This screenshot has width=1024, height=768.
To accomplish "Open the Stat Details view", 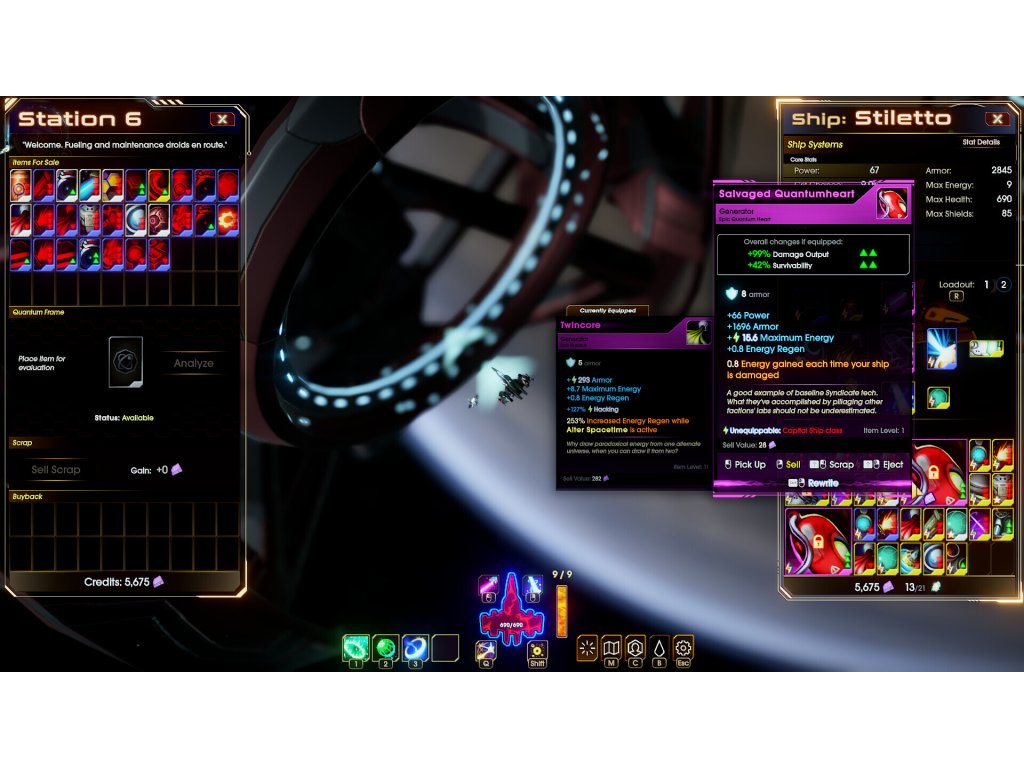I will [x=981, y=143].
